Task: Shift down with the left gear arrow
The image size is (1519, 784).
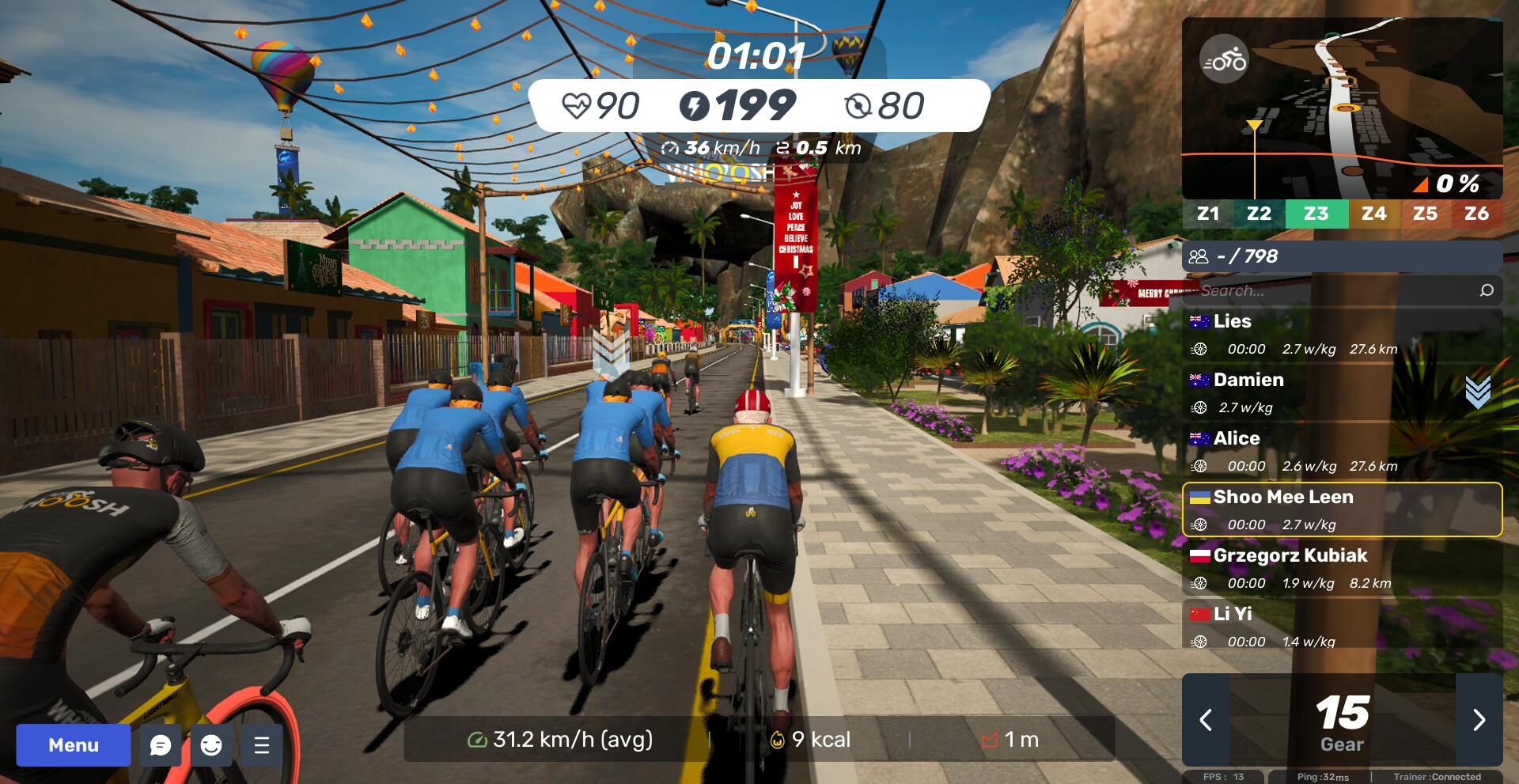Action: pos(1206,720)
